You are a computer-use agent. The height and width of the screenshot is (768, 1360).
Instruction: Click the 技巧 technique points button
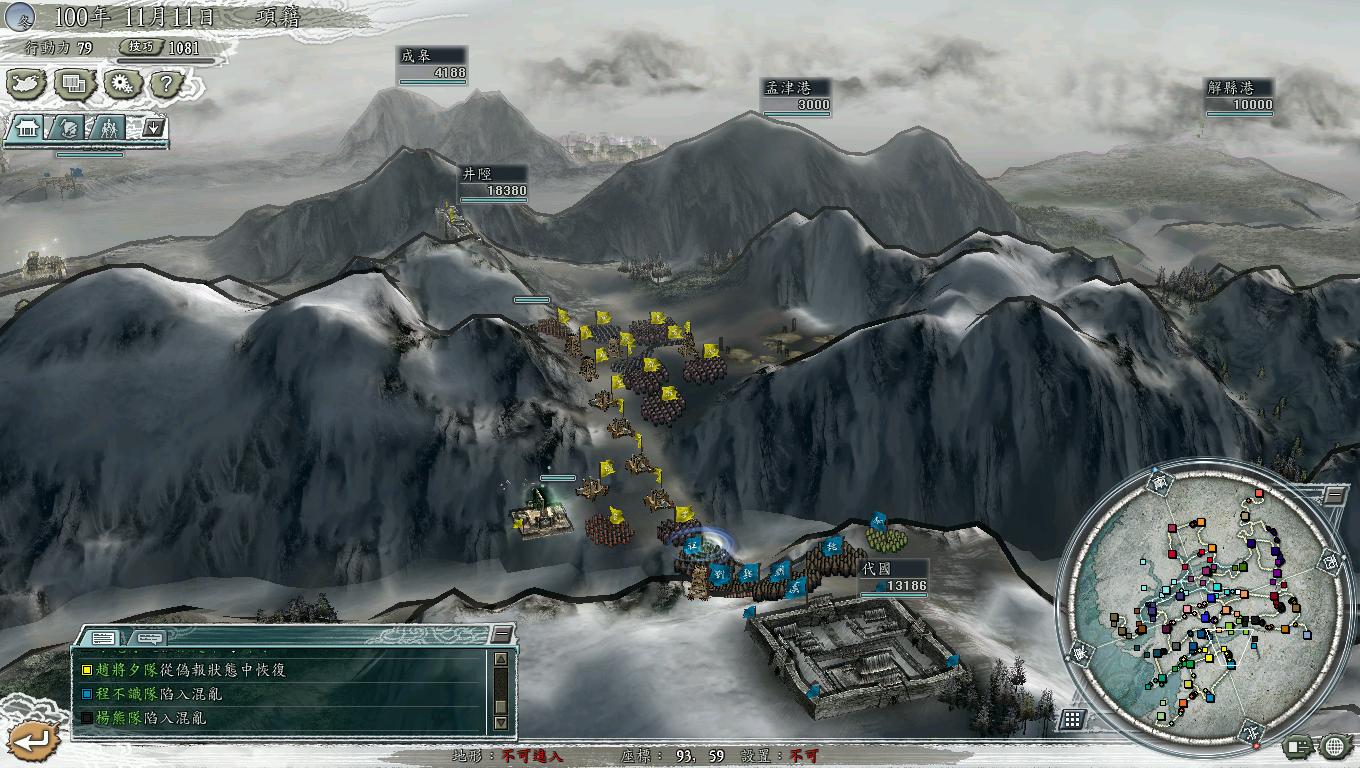click(137, 47)
